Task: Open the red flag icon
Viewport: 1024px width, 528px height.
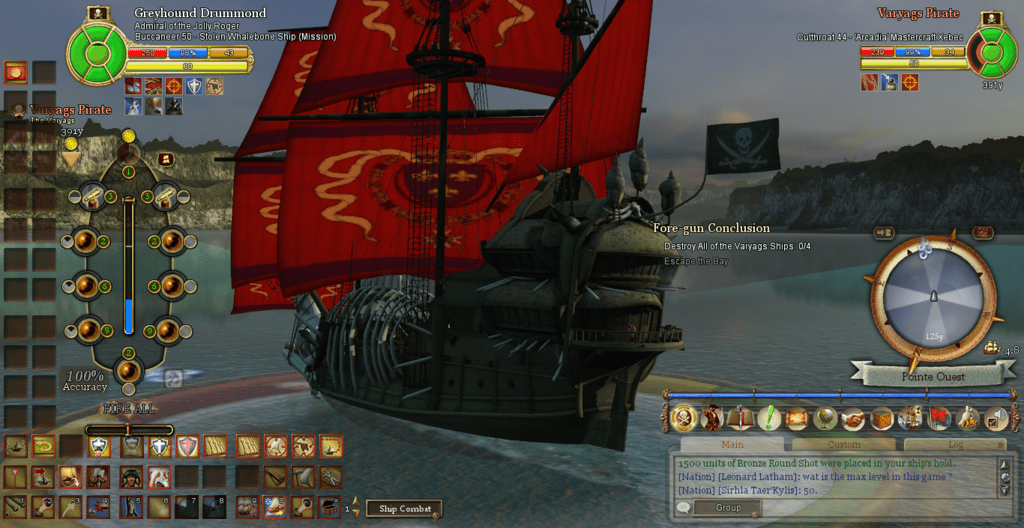Action: click(939, 417)
